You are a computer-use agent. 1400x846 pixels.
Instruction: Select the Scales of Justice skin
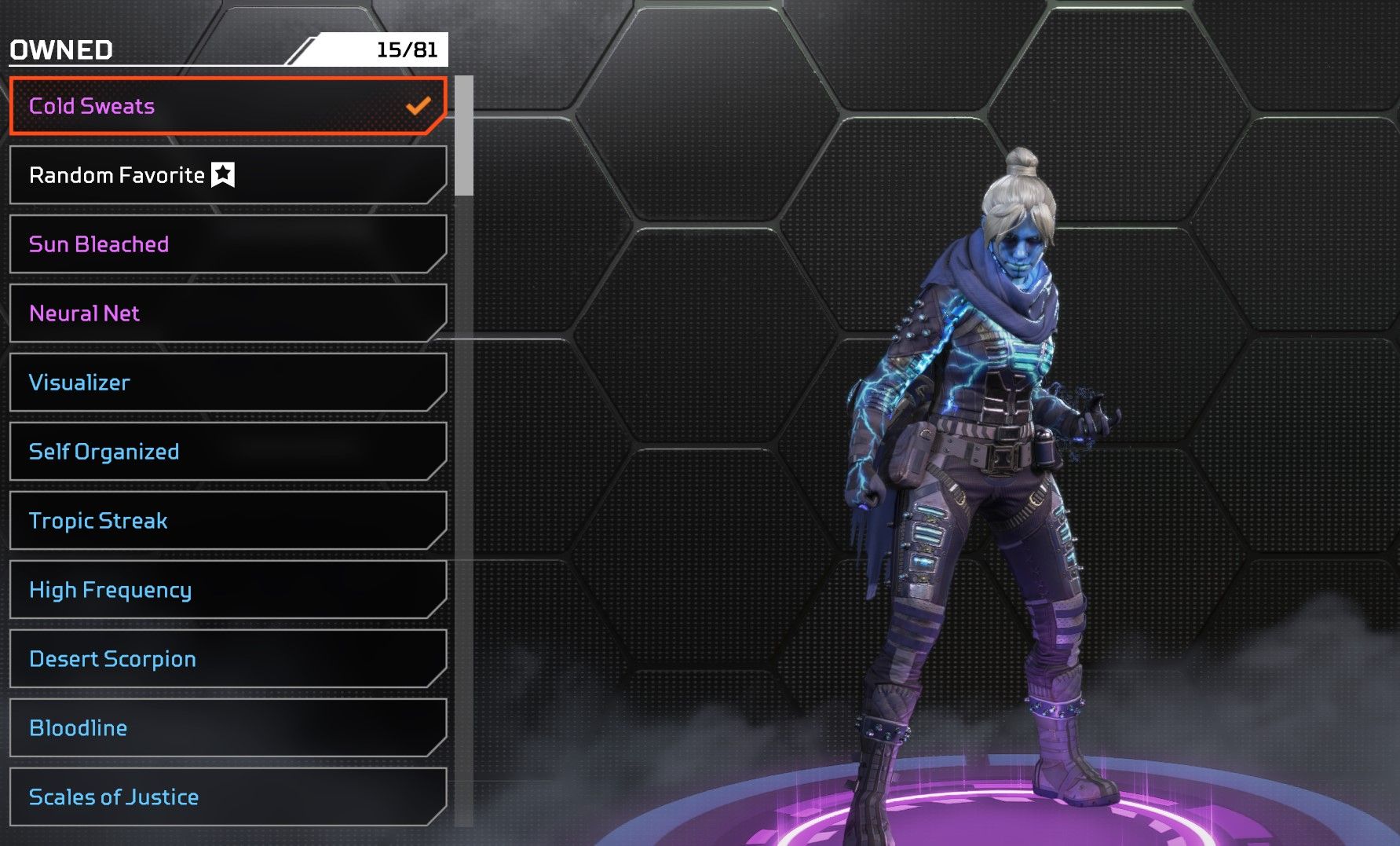point(228,797)
